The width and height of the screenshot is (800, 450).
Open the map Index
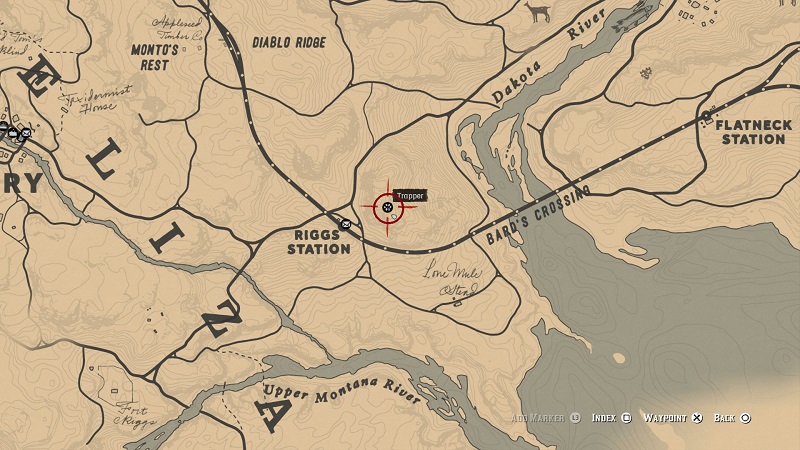(610, 417)
